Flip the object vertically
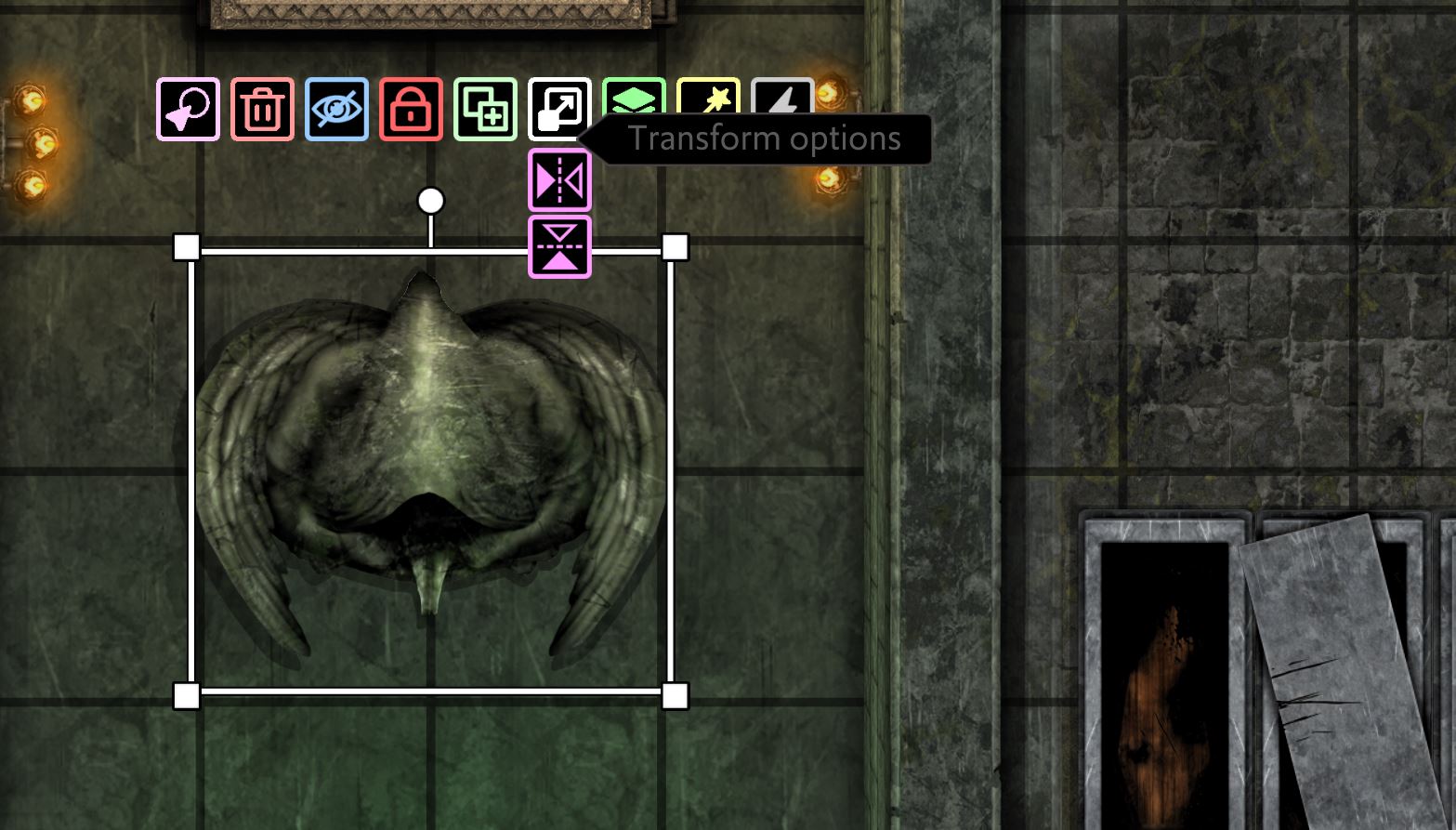The height and width of the screenshot is (830, 1456). [559, 246]
